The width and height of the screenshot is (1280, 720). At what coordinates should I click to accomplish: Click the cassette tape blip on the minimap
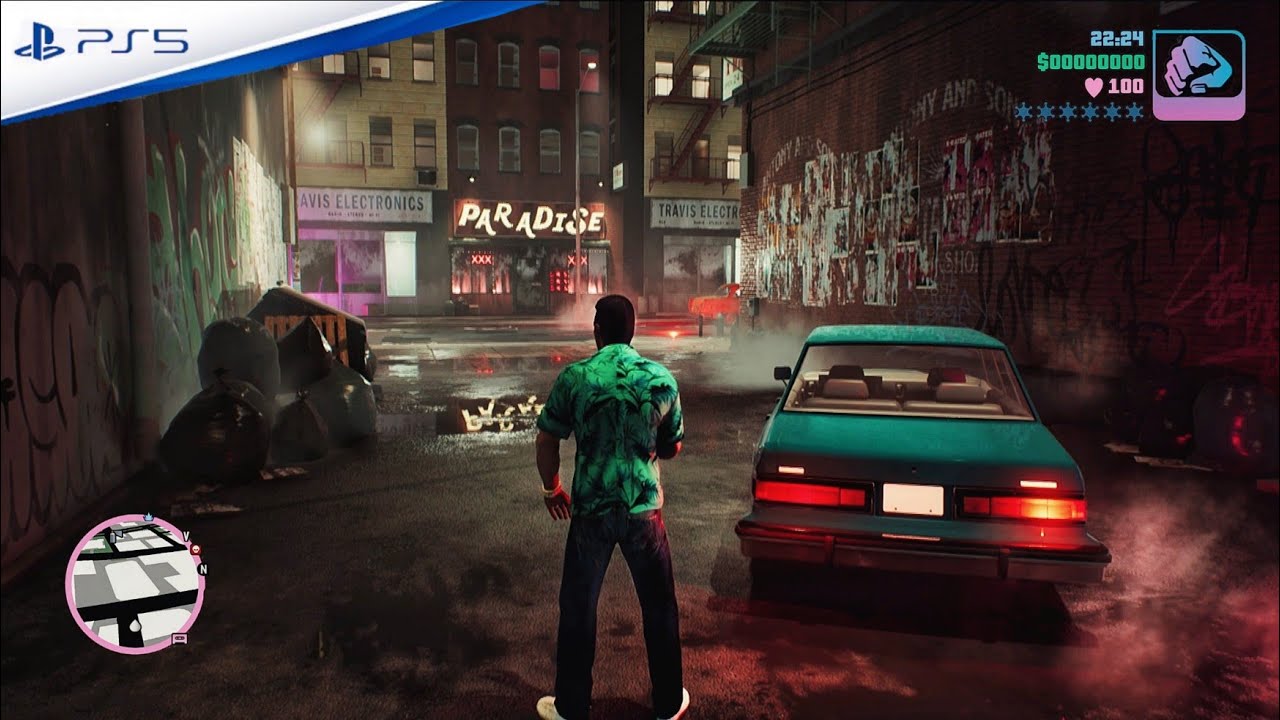pyautogui.click(x=179, y=640)
